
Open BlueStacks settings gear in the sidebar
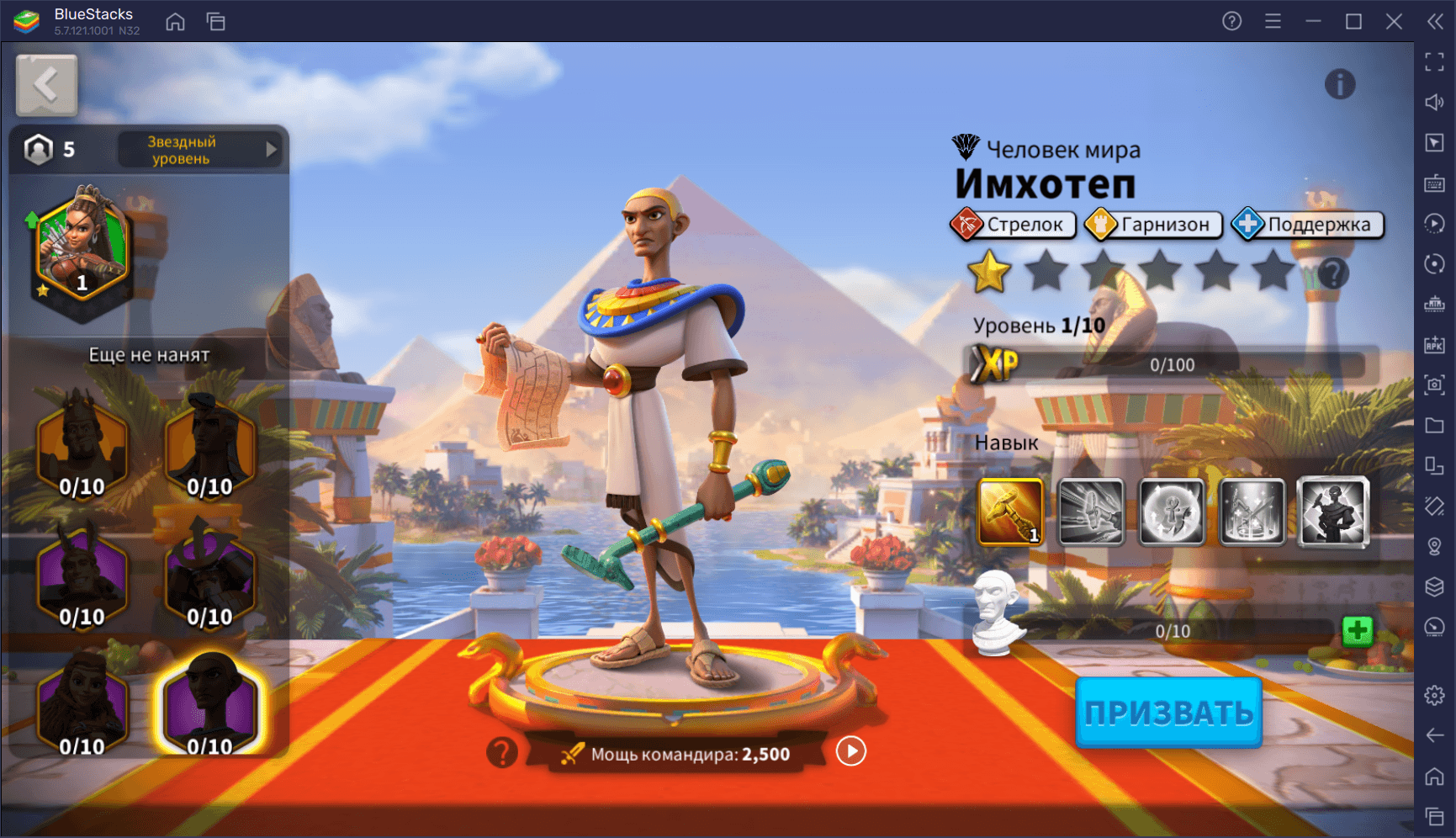tap(1434, 695)
